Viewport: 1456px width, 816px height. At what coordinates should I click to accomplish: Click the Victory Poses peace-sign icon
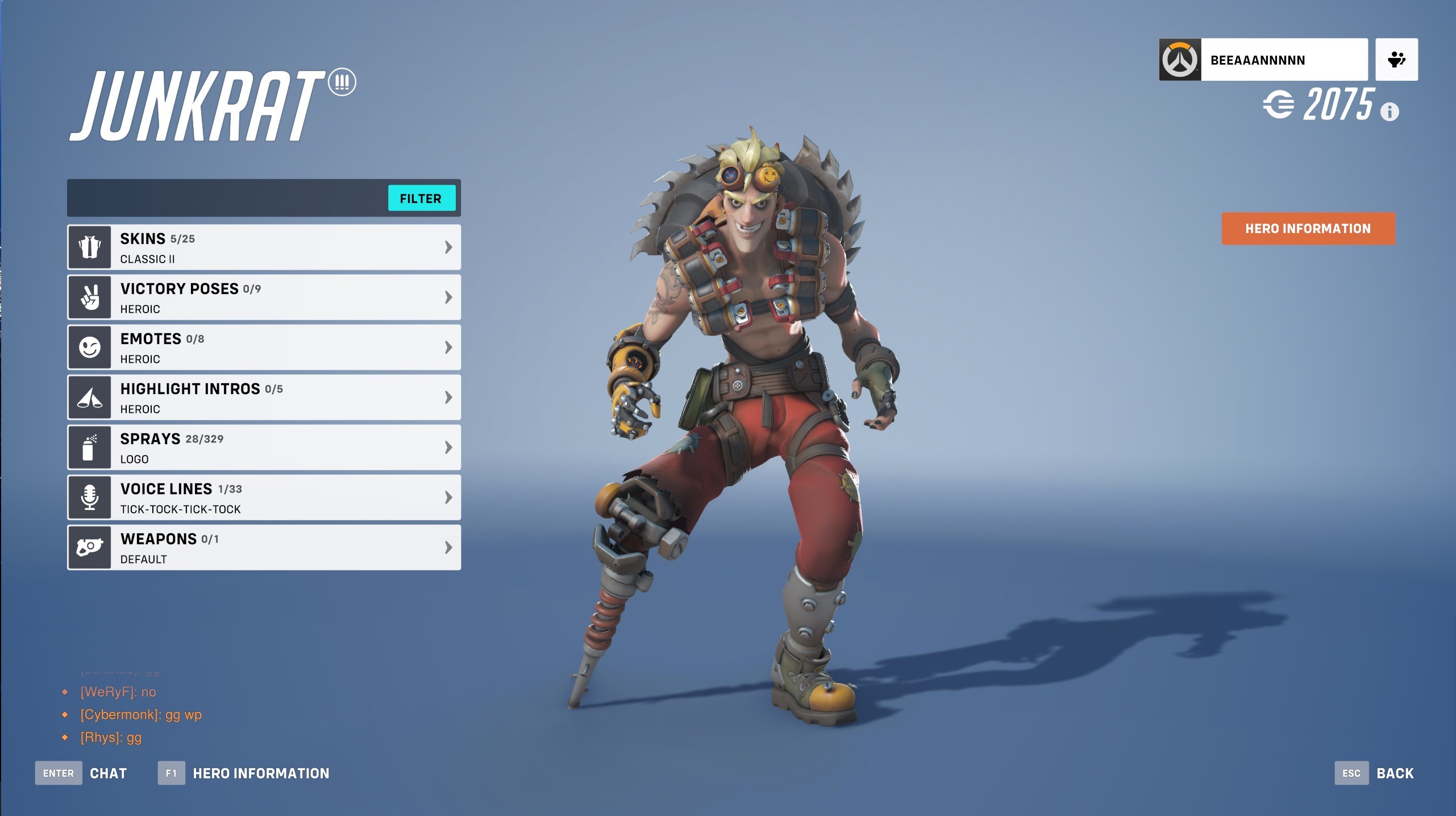click(x=90, y=297)
